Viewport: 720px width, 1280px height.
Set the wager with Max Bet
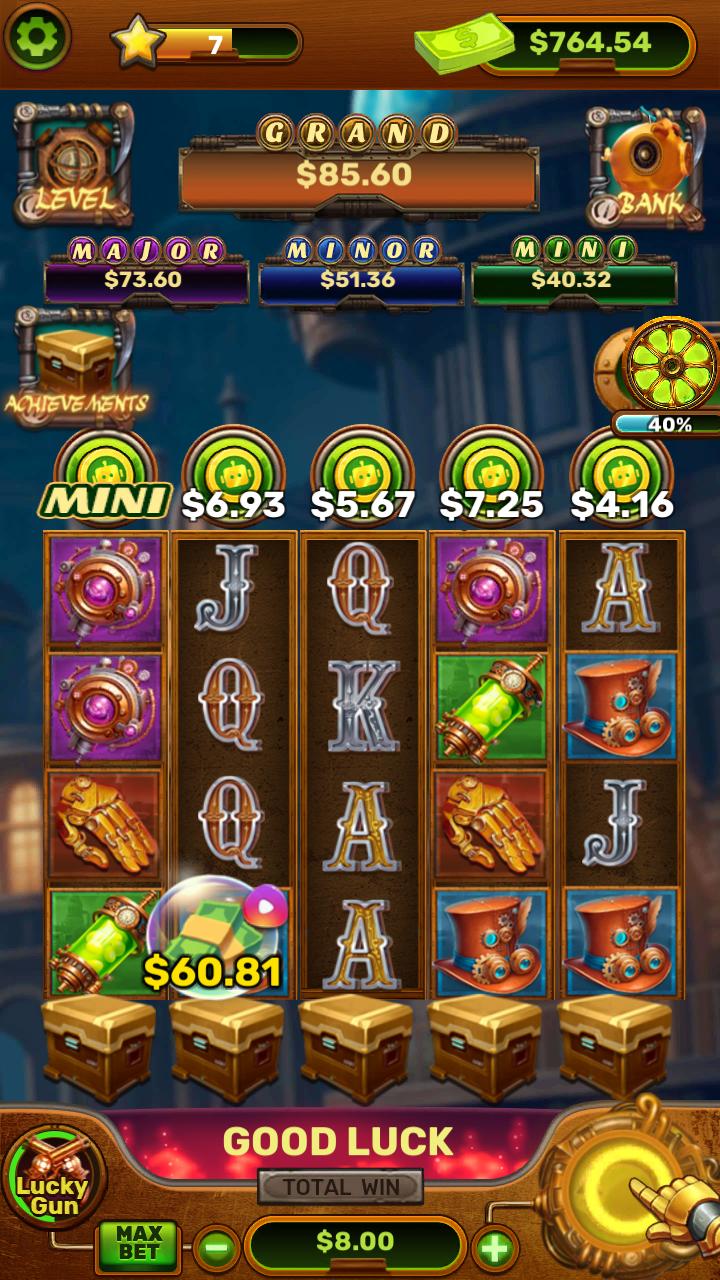(x=138, y=1244)
